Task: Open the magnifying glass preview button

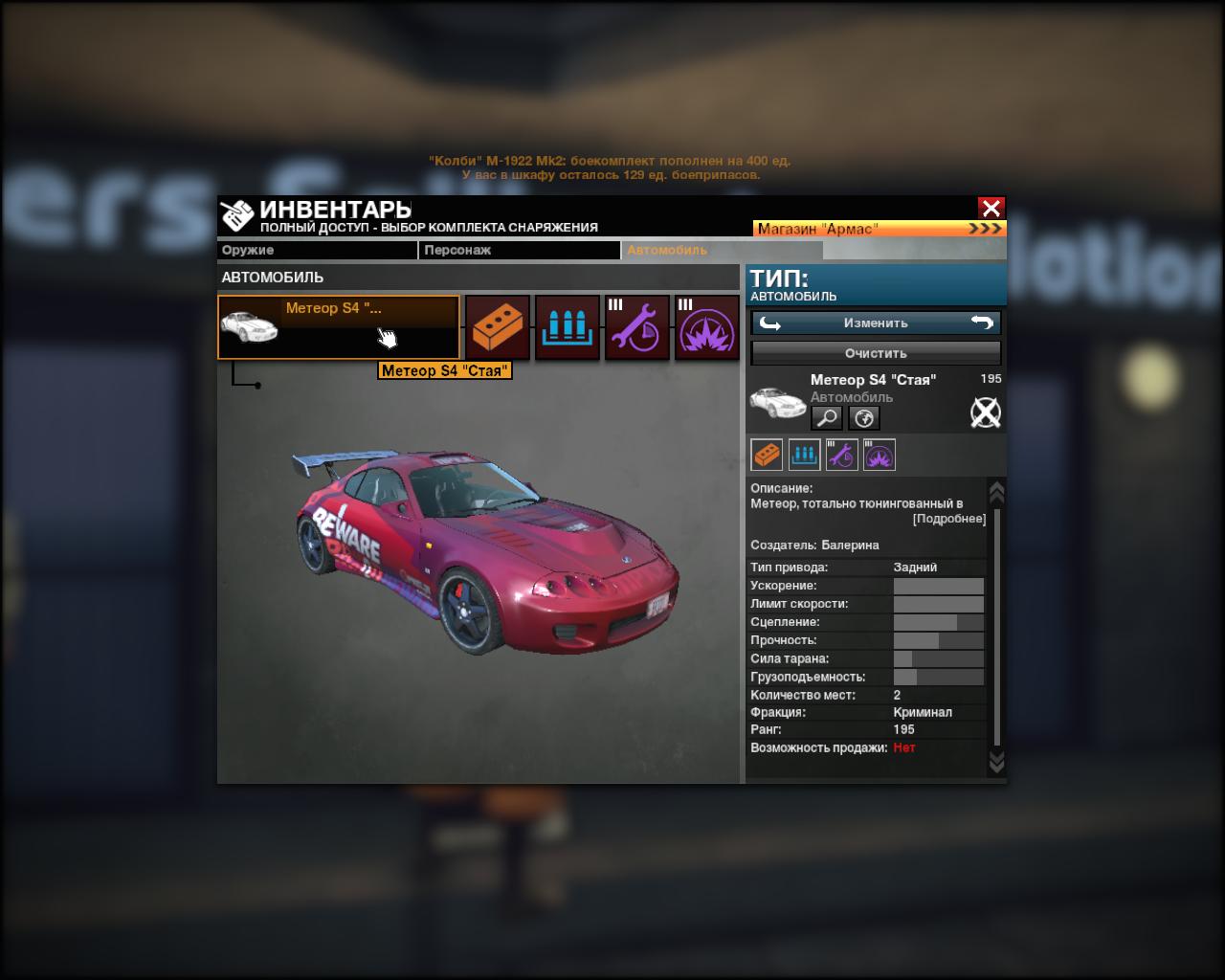Action: pyautogui.click(x=826, y=418)
